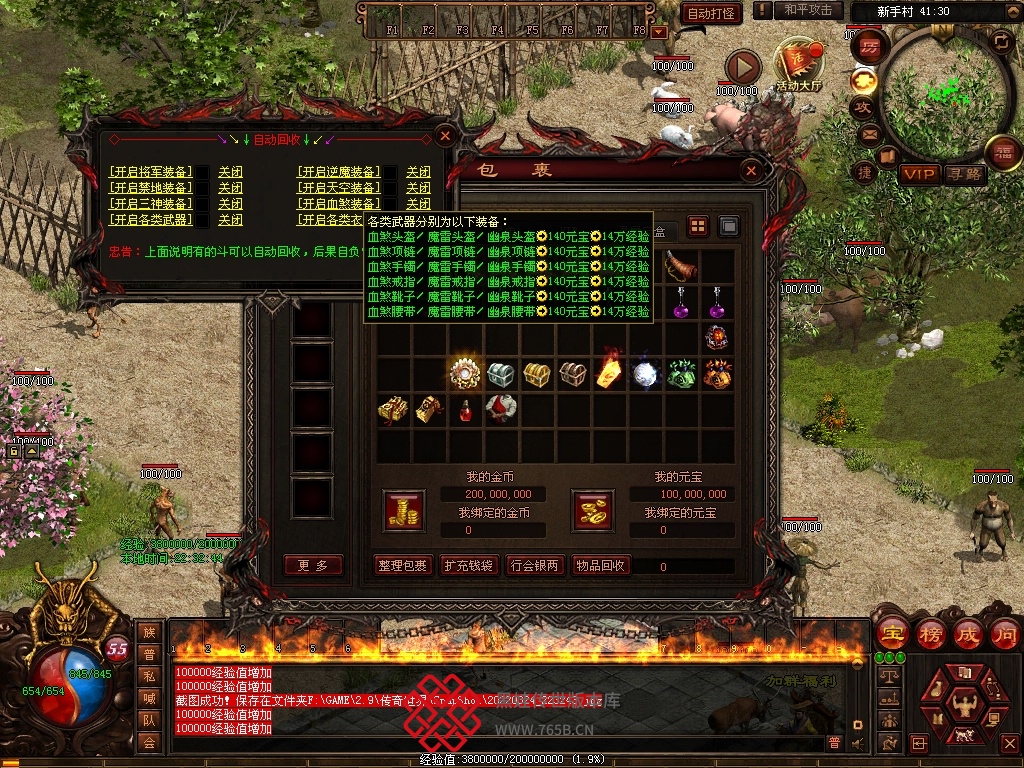Activate 寻路 pathfinding near the minimap
This screenshot has height=768, width=1024.
click(965, 174)
